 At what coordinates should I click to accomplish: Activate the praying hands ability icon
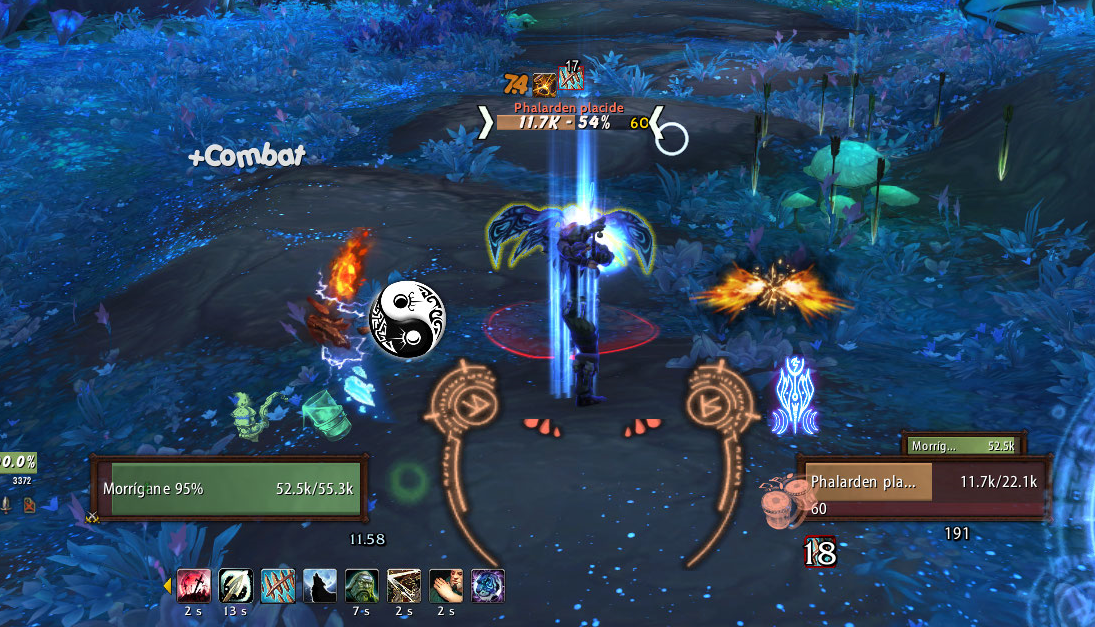pos(445,585)
